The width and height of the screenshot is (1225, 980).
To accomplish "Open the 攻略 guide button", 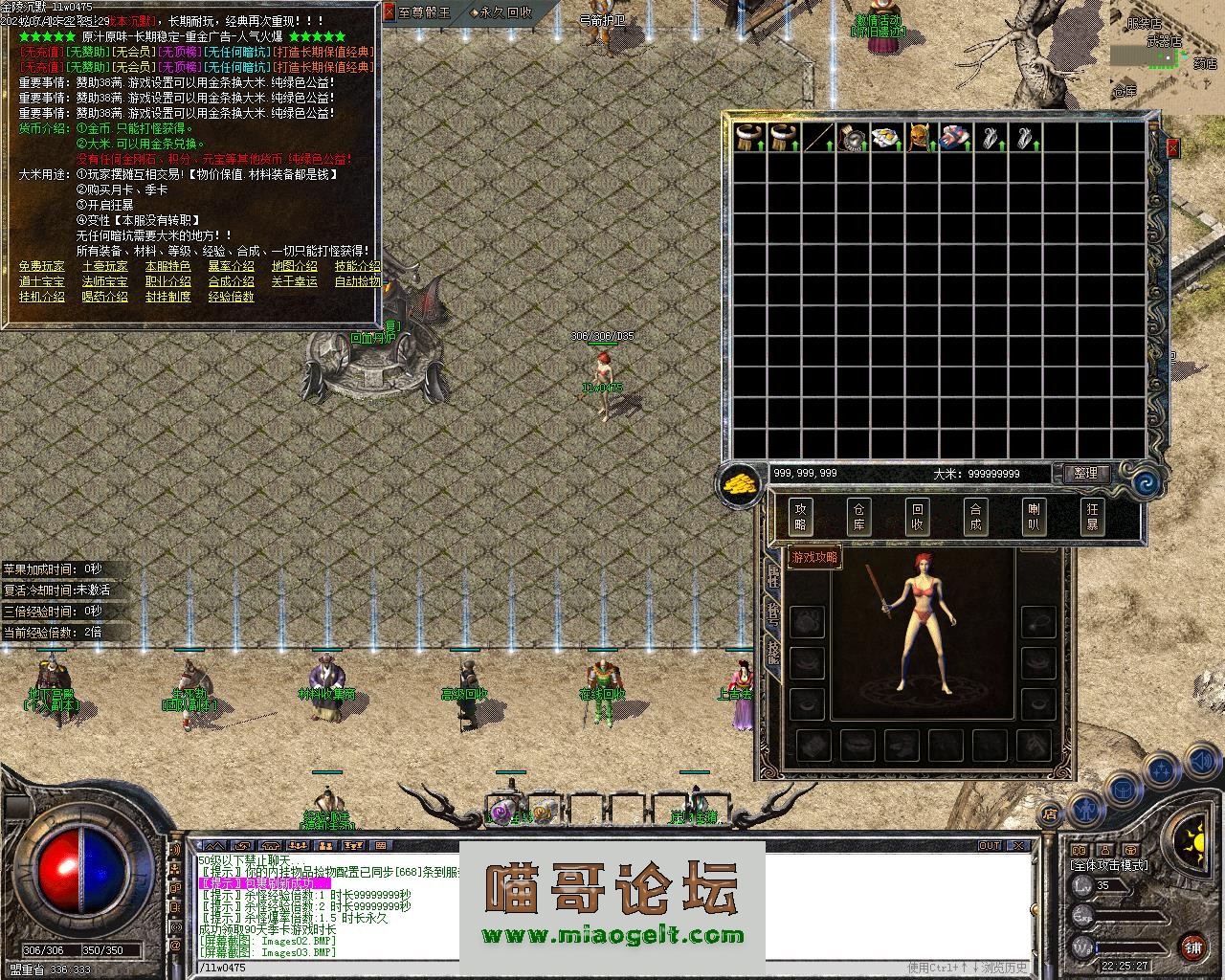I will (800, 517).
